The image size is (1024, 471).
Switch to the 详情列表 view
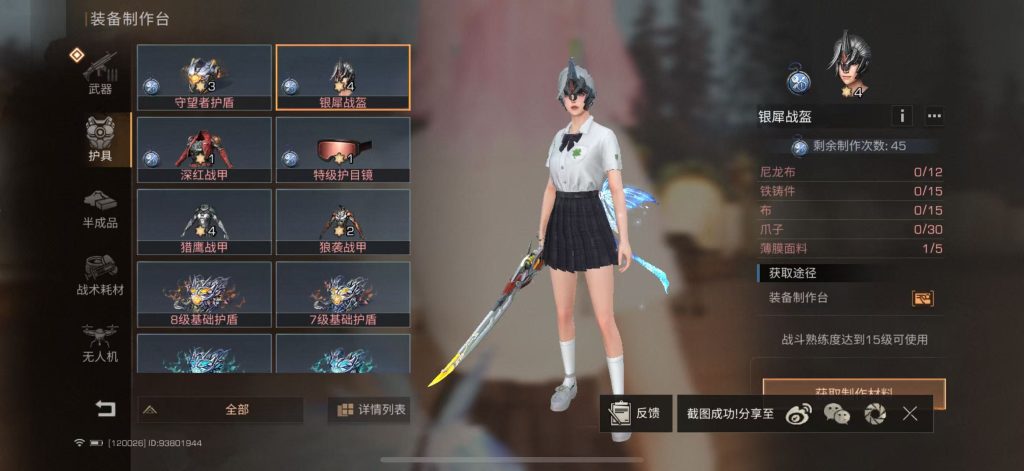(x=370, y=409)
